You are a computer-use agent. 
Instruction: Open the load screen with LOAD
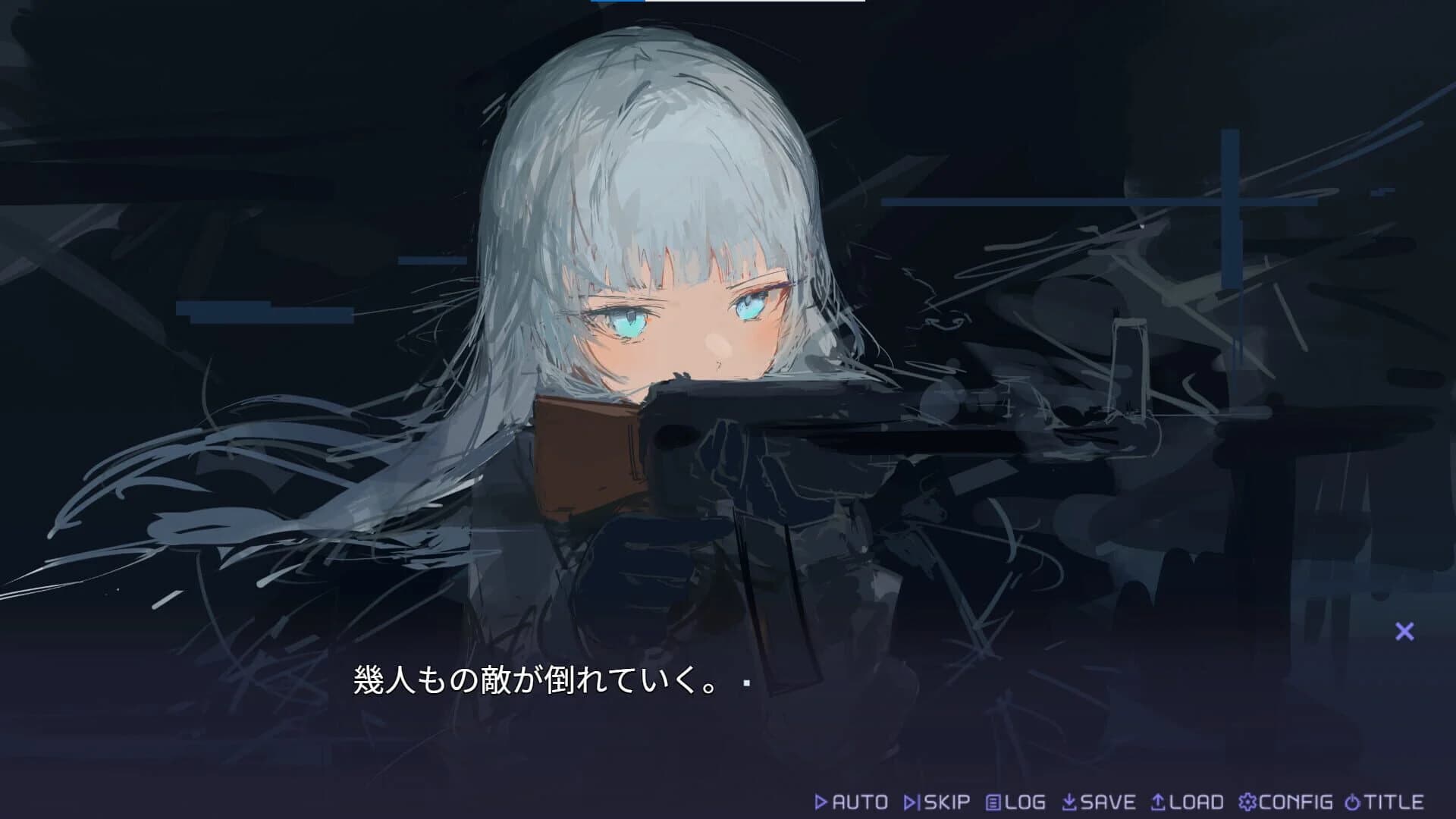pos(1194,801)
